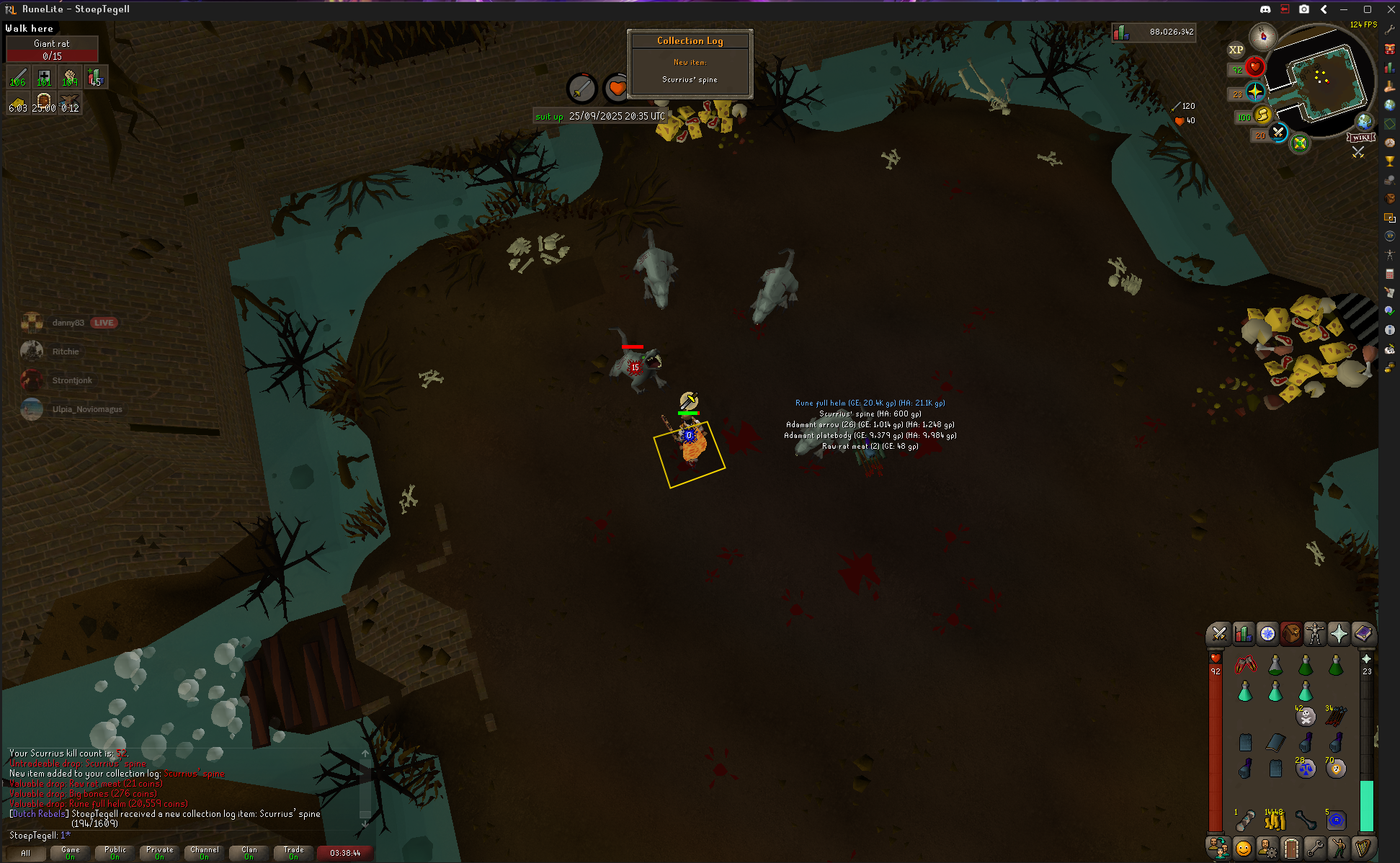1400x863 pixels.
Task: Open the Magic spellbook tab
Action: pos(1363,634)
